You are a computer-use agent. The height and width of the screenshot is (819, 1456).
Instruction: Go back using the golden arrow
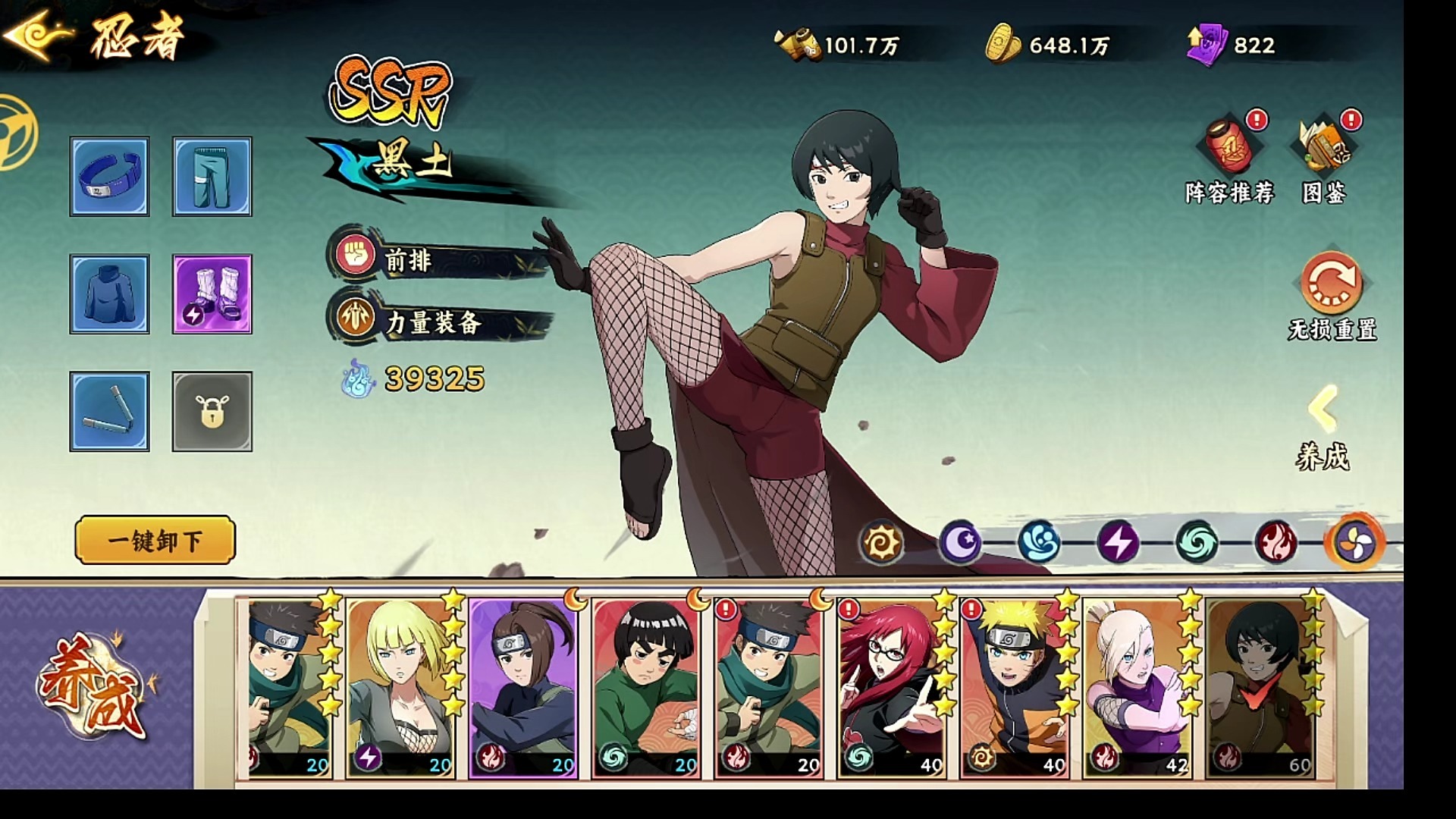(36, 34)
